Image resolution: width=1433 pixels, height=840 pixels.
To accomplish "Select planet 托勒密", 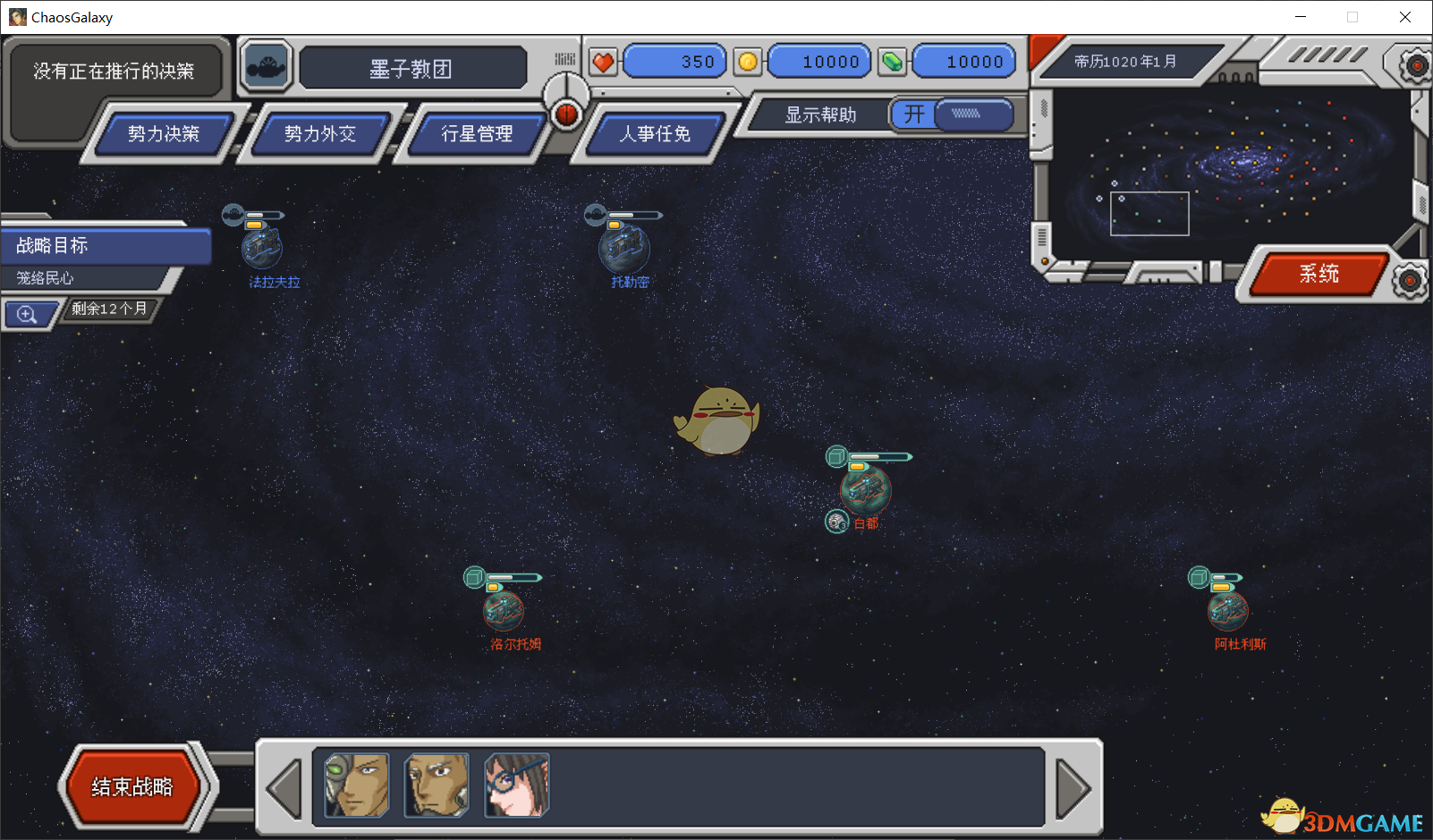I will click(x=624, y=249).
